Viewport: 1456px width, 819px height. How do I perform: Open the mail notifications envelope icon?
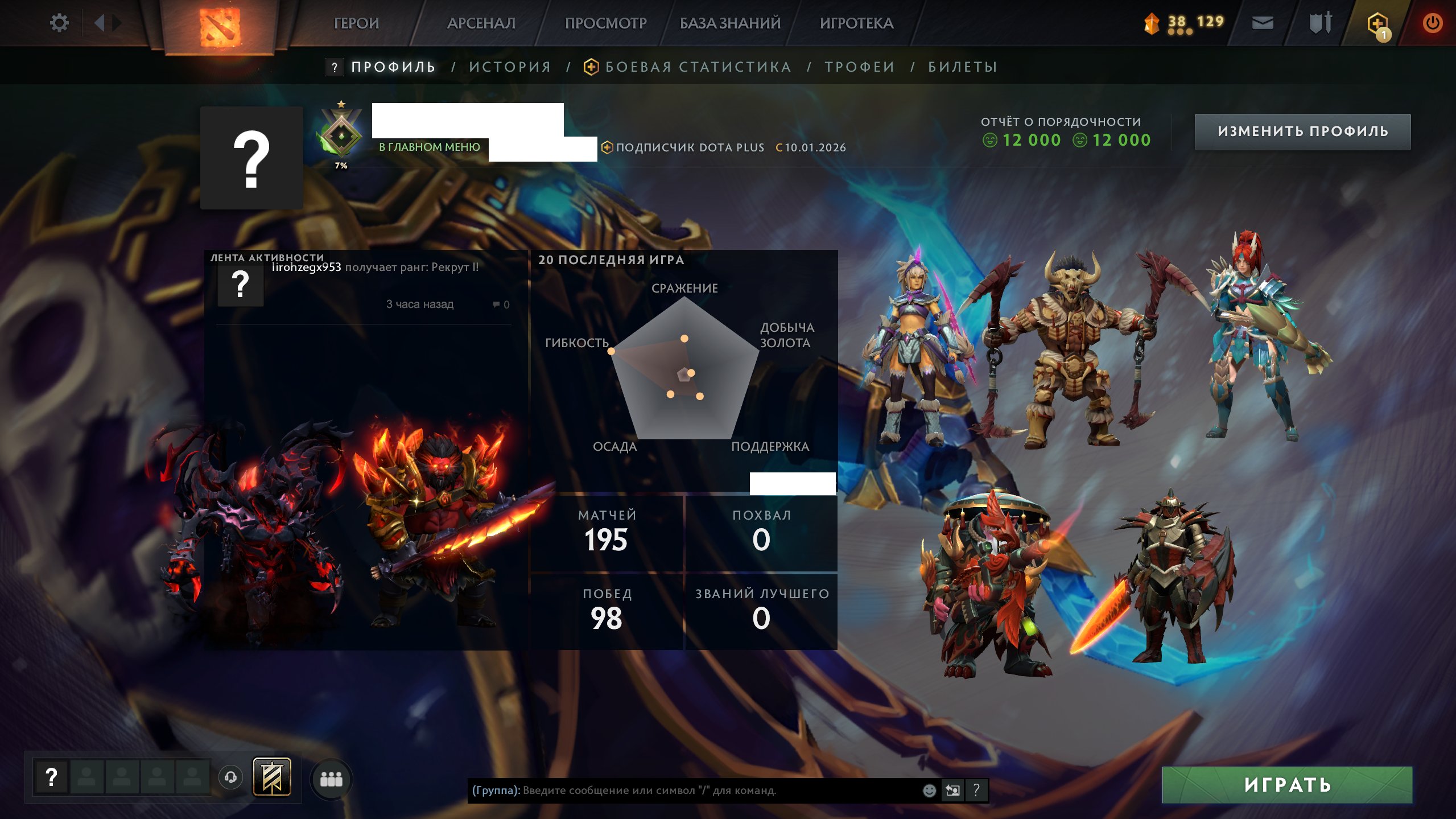pos(1262,24)
